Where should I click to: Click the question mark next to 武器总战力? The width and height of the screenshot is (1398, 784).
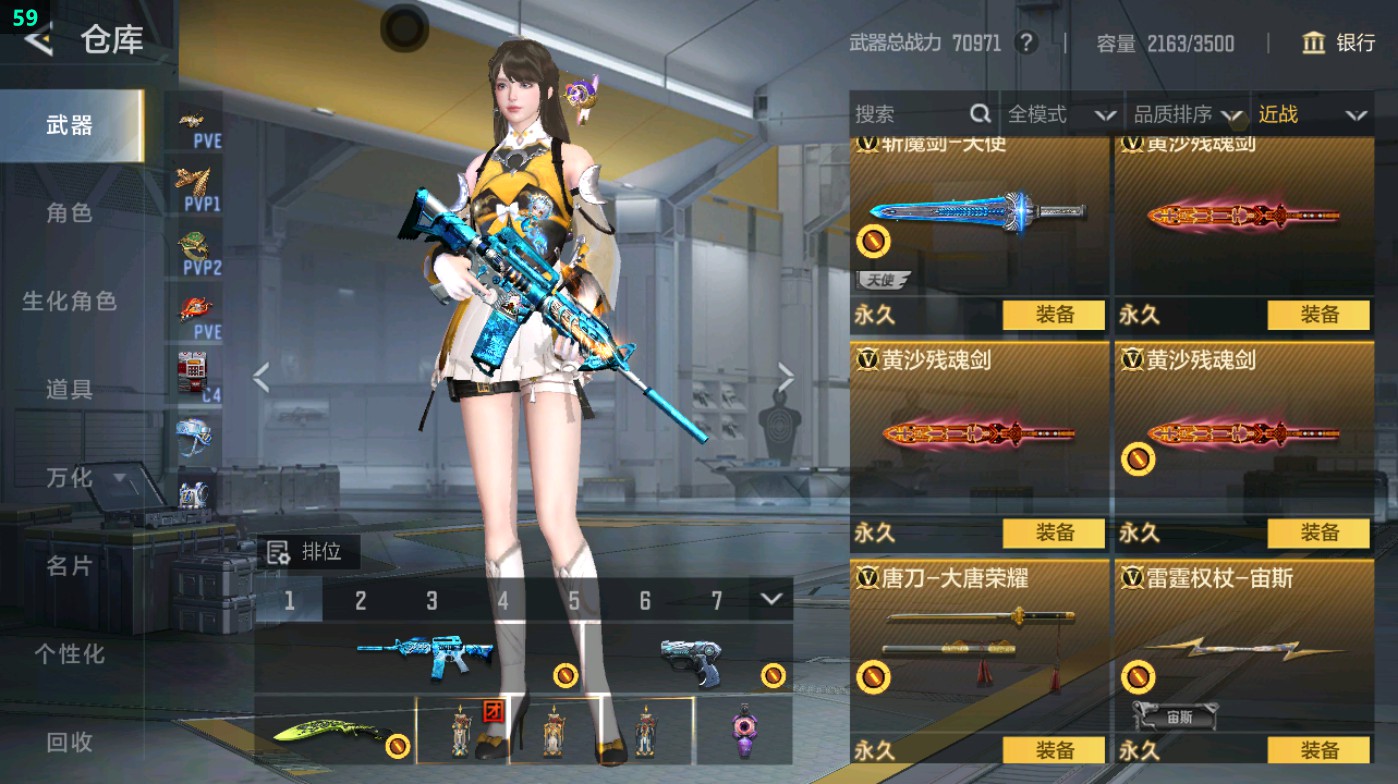[1026, 44]
